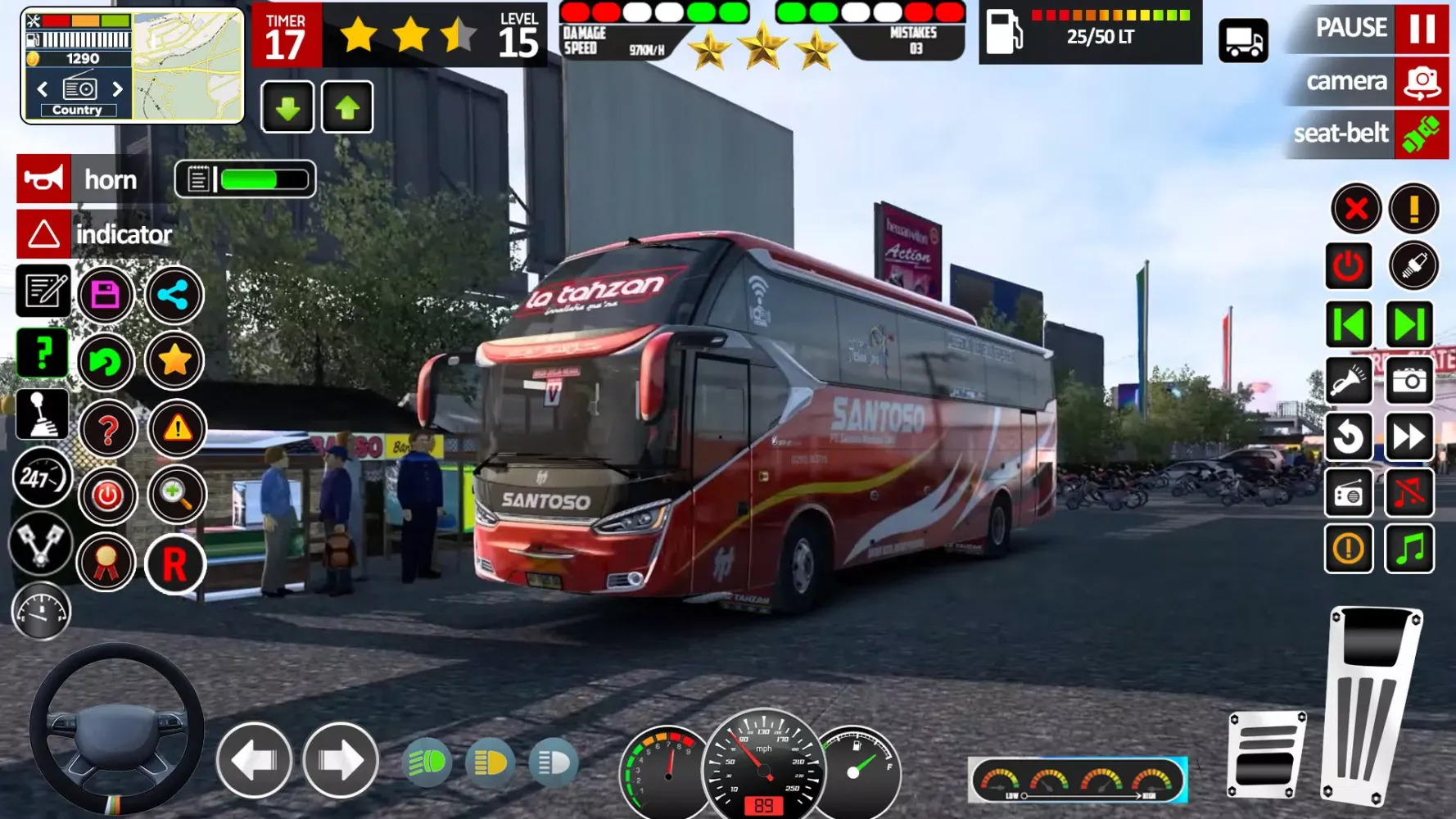Steer left with the left arrow
This screenshot has height=819, width=1456.
pos(254,761)
